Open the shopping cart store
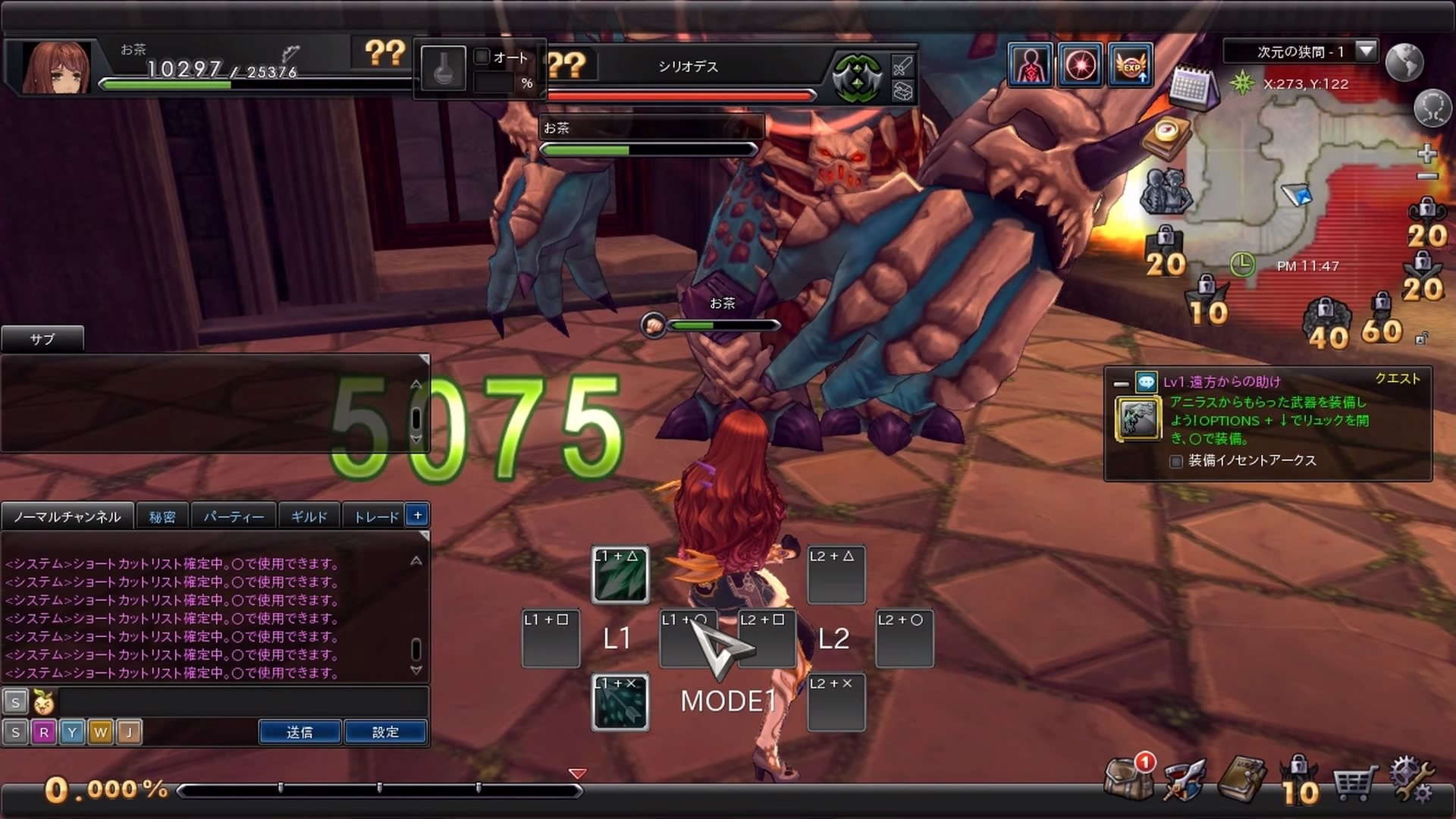The image size is (1456, 819). (1354, 783)
